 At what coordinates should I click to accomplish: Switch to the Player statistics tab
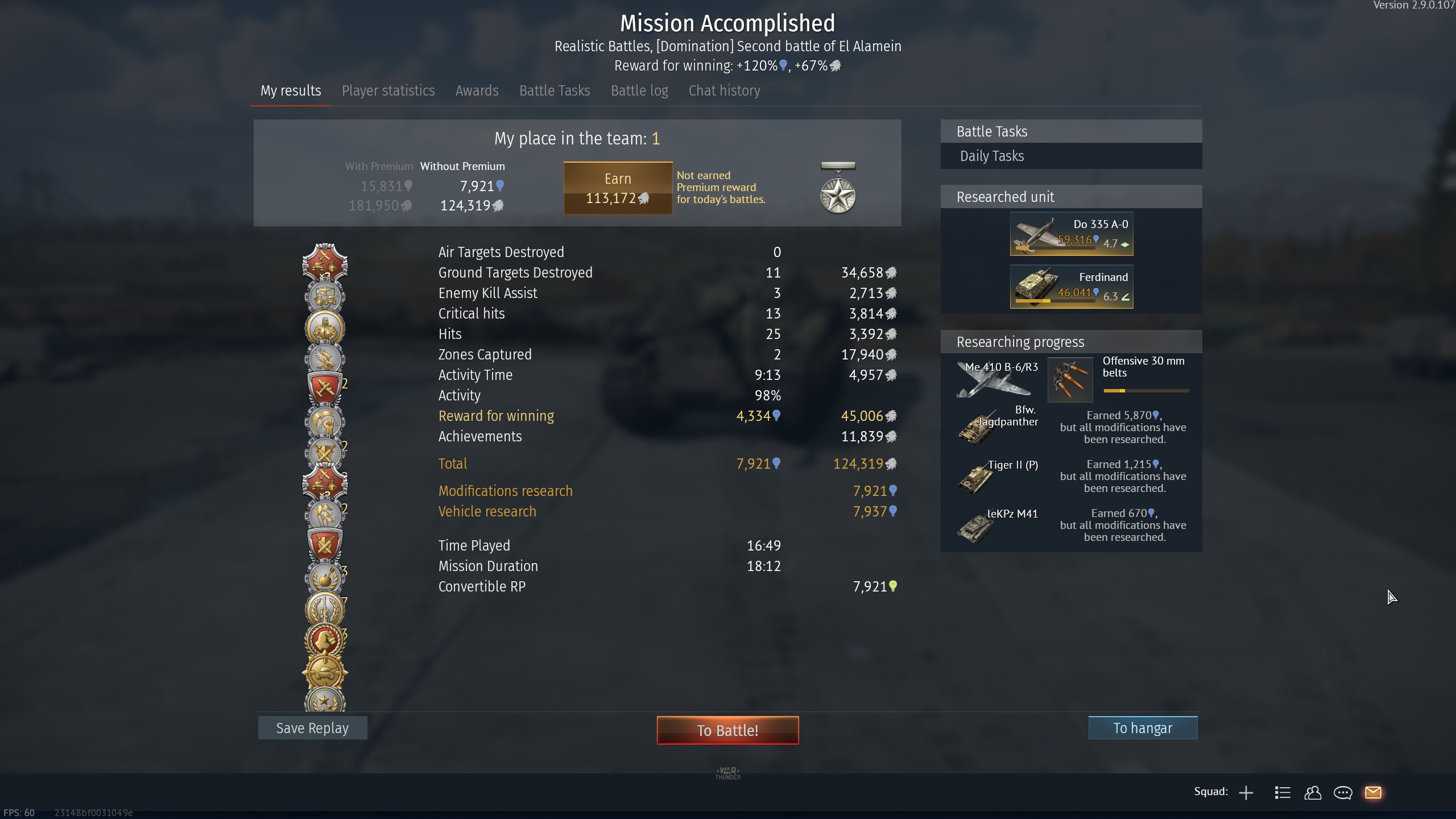point(388,91)
